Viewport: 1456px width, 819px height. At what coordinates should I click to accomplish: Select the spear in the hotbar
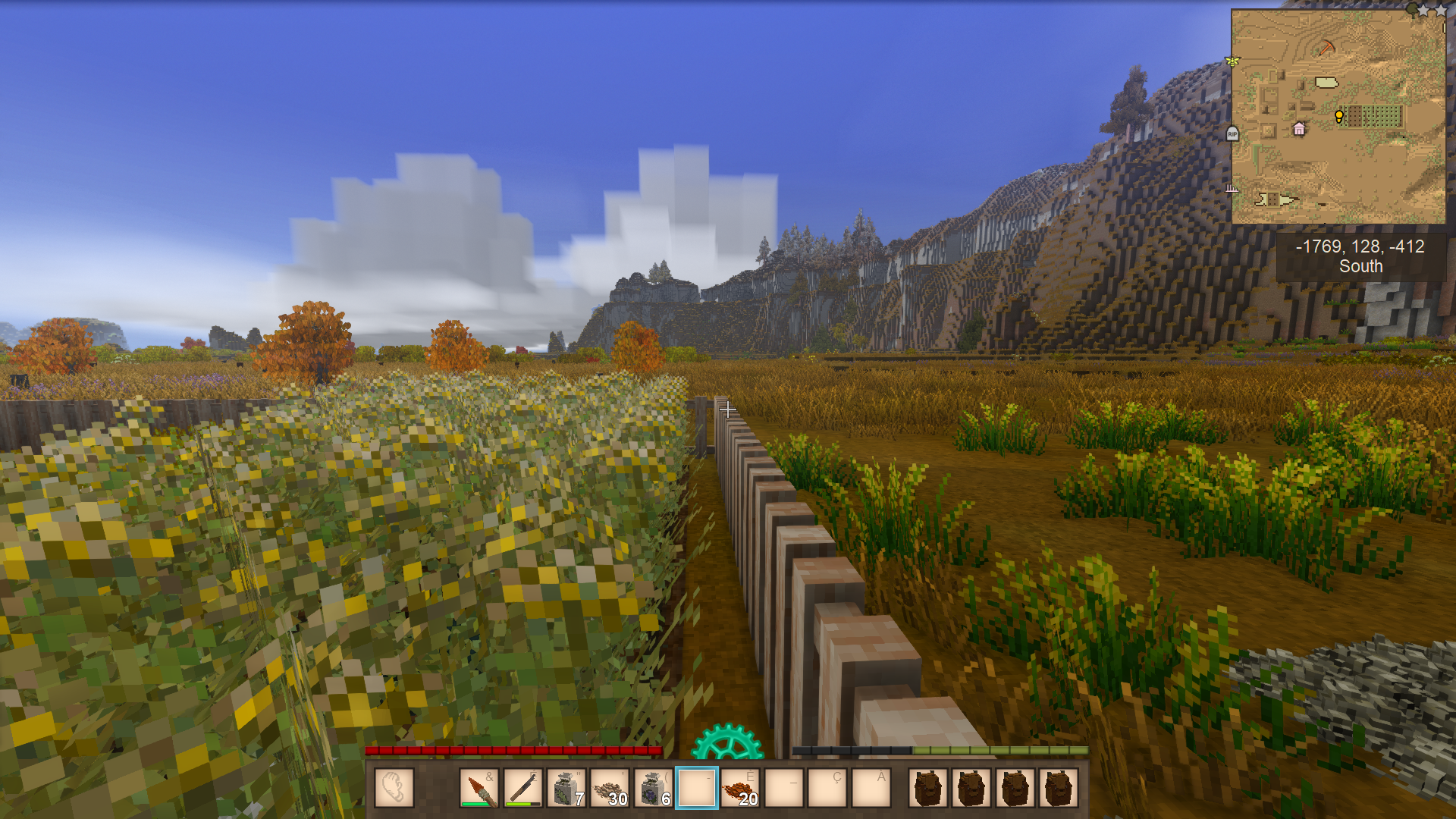[x=479, y=788]
